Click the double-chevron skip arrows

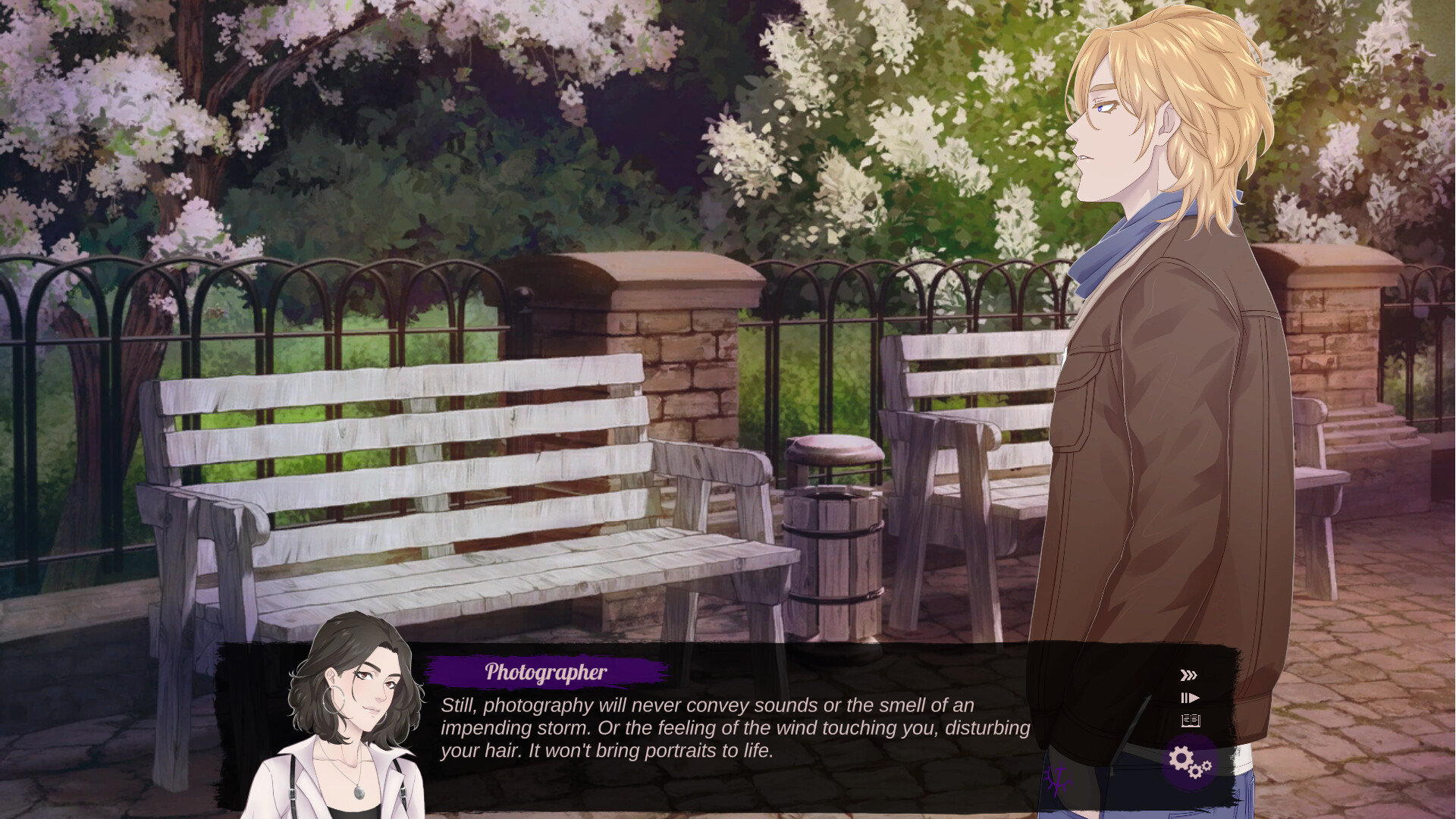1188,674
